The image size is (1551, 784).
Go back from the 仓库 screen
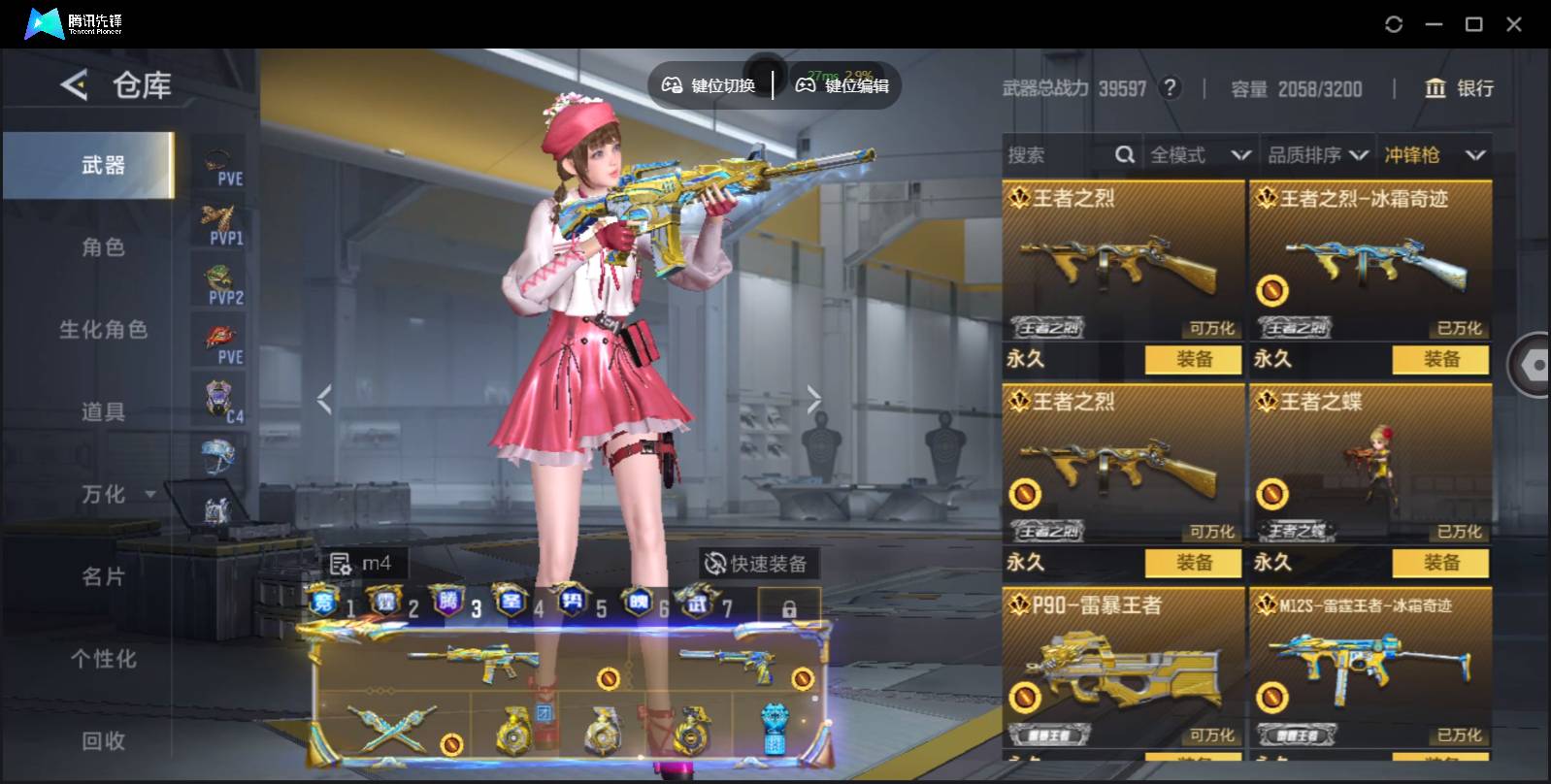coord(75,85)
